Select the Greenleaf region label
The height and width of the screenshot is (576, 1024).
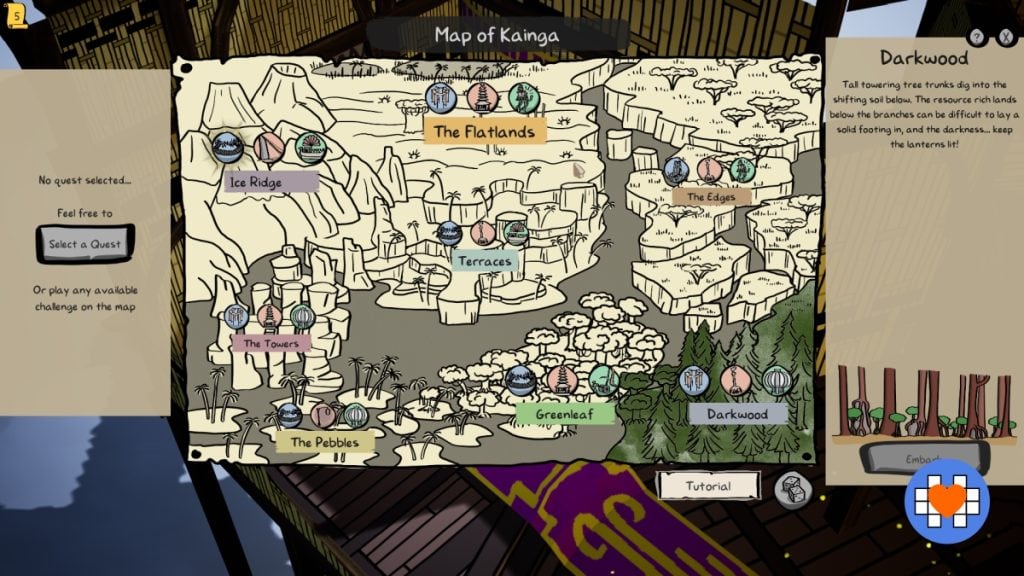(565, 413)
